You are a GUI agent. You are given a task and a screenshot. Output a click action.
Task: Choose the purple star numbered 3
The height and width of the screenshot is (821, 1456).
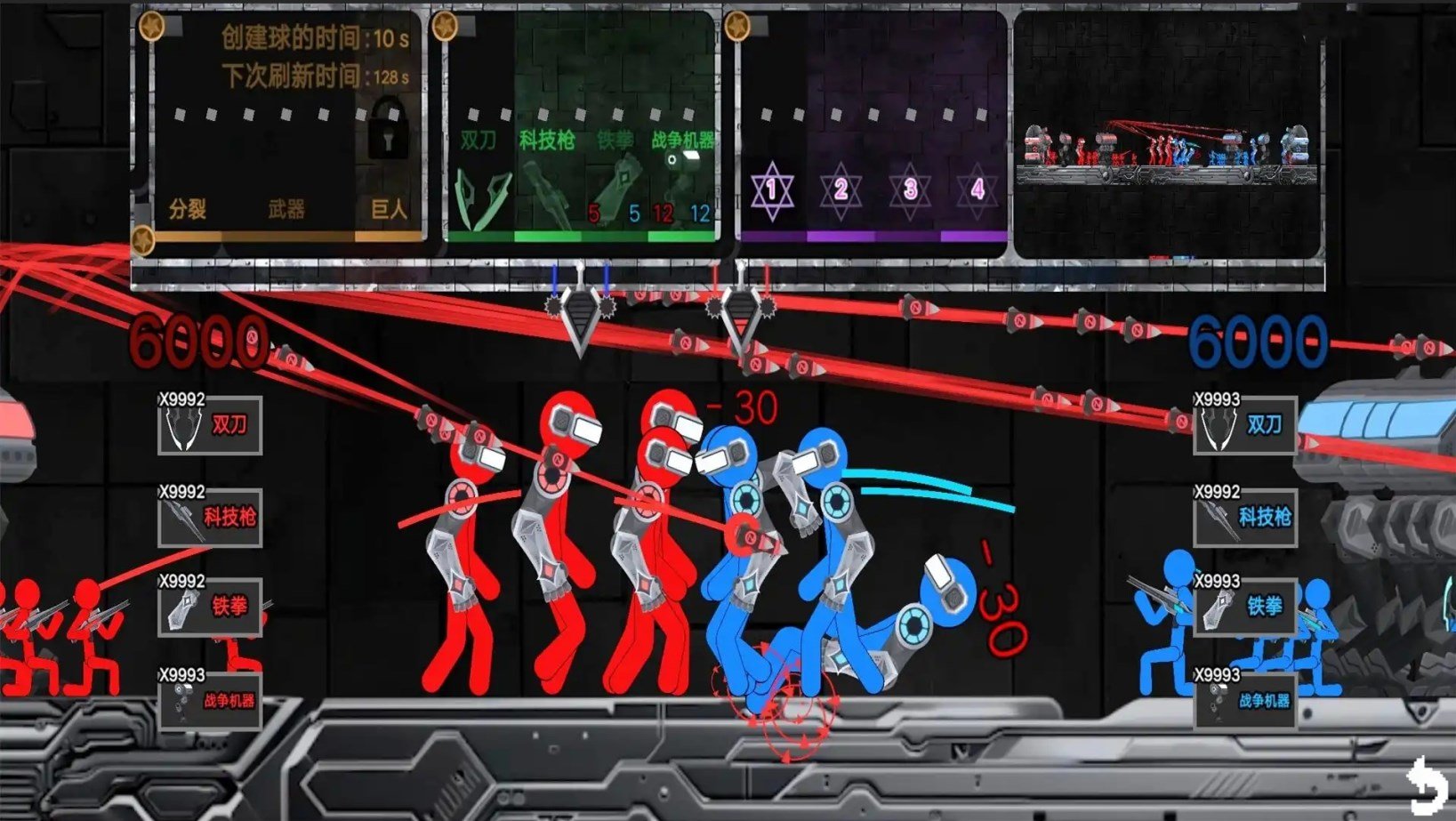910,189
